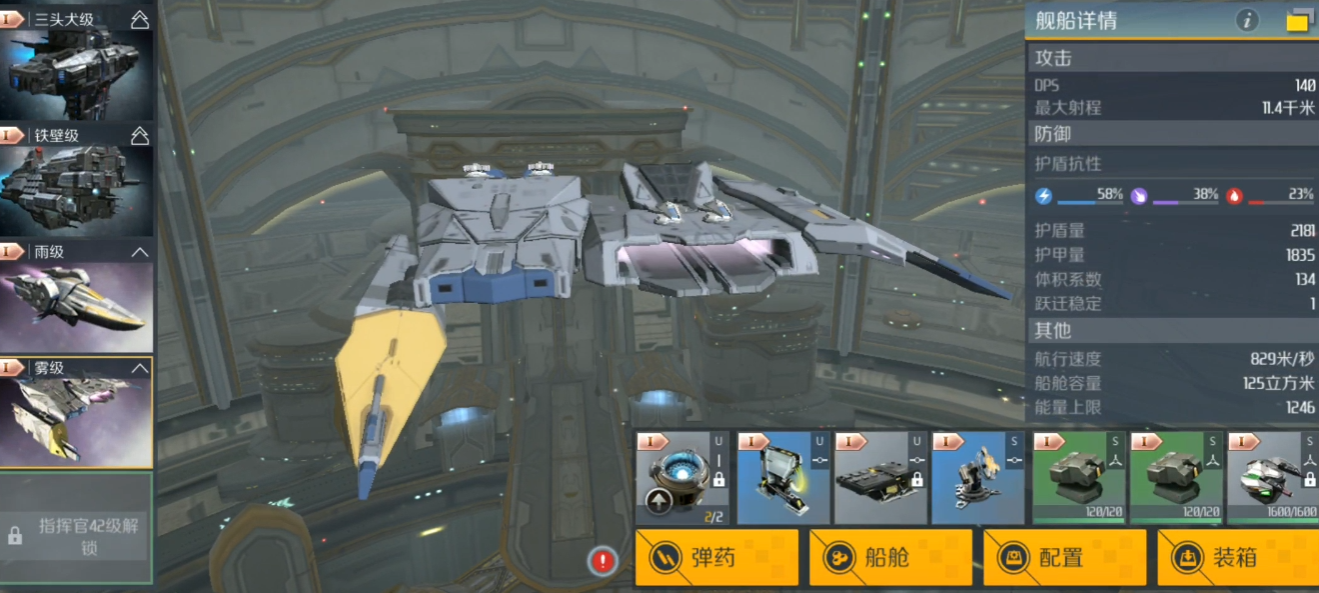Select the 三头犬级 ship in the list

coord(76,62)
